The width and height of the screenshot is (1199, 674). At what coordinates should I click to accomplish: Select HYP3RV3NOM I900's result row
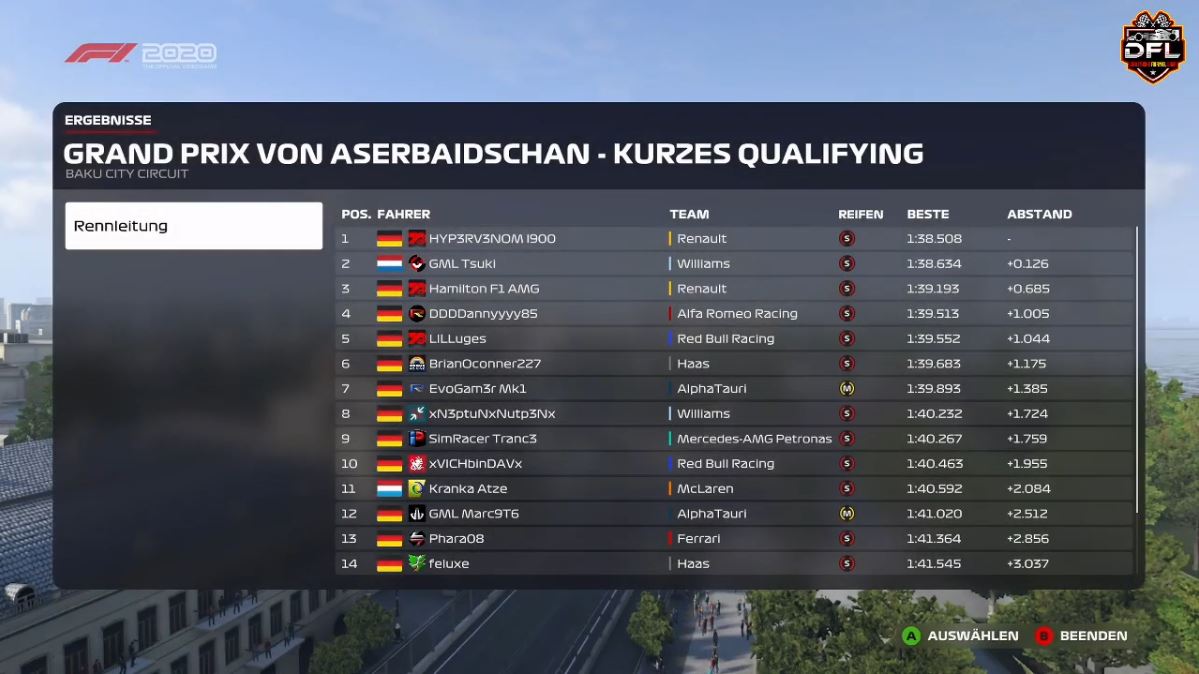(x=734, y=239)
